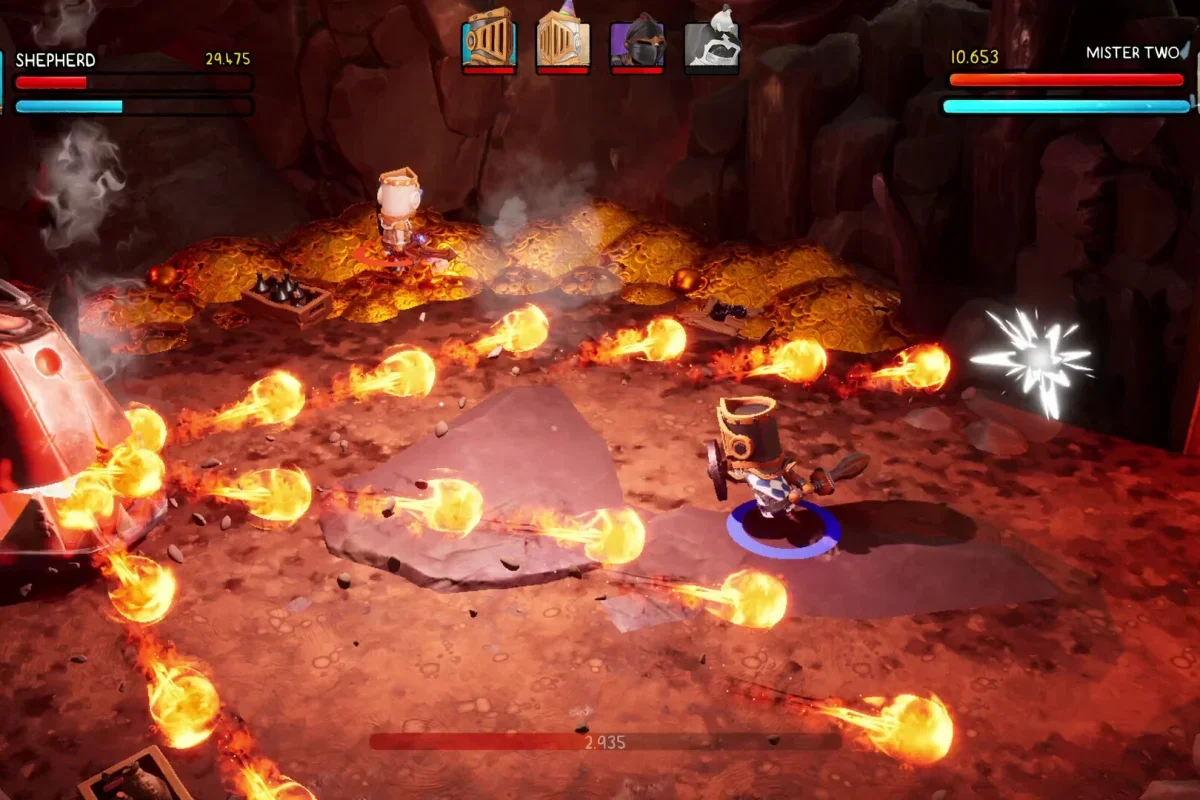Click the greyed-out white knight portrait
This screenshot has width=1200, height=800.
[711, 41]
